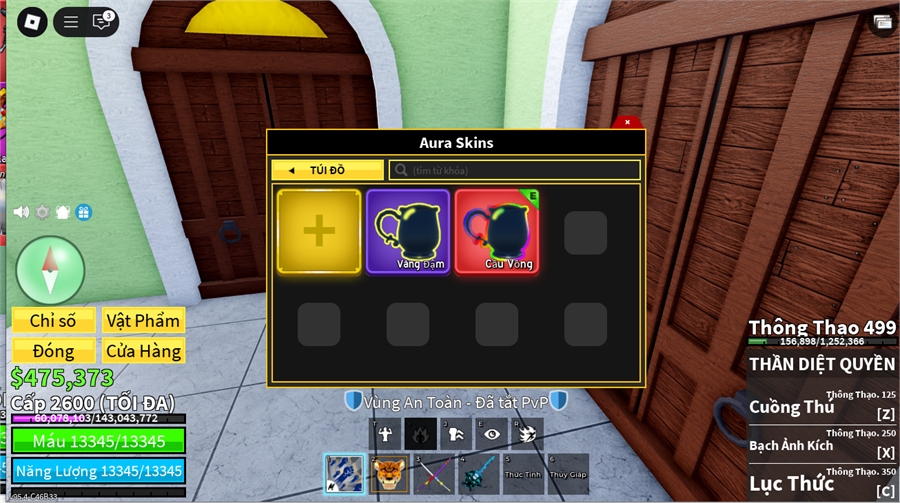Screen dimensions: 900x503
Task: Focus the aura skin search field
Action: [515, 170]
